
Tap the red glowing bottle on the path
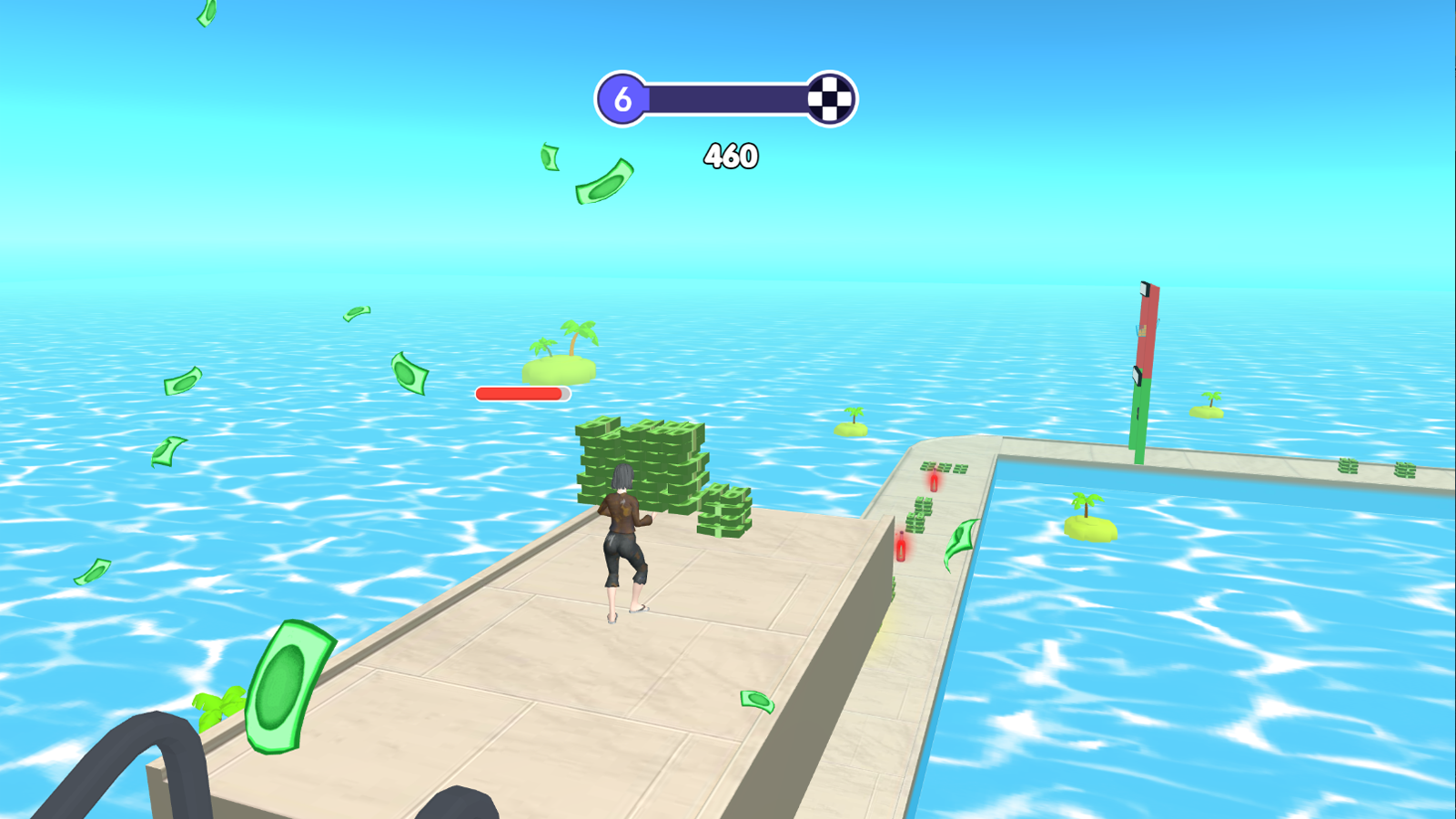click(x=901, y=546)
